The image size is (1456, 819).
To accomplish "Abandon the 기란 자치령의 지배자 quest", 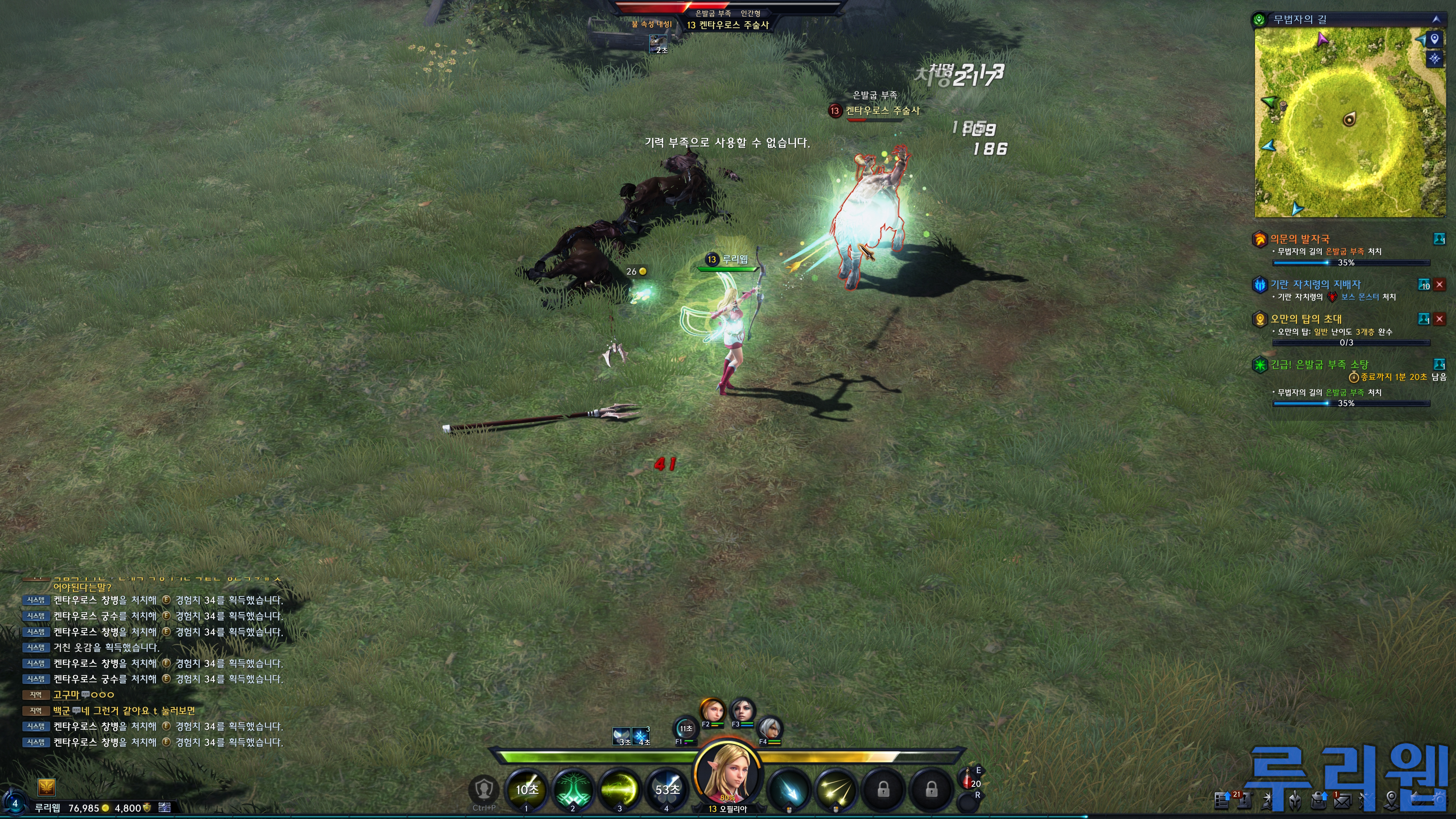I will click(1440, 284).
